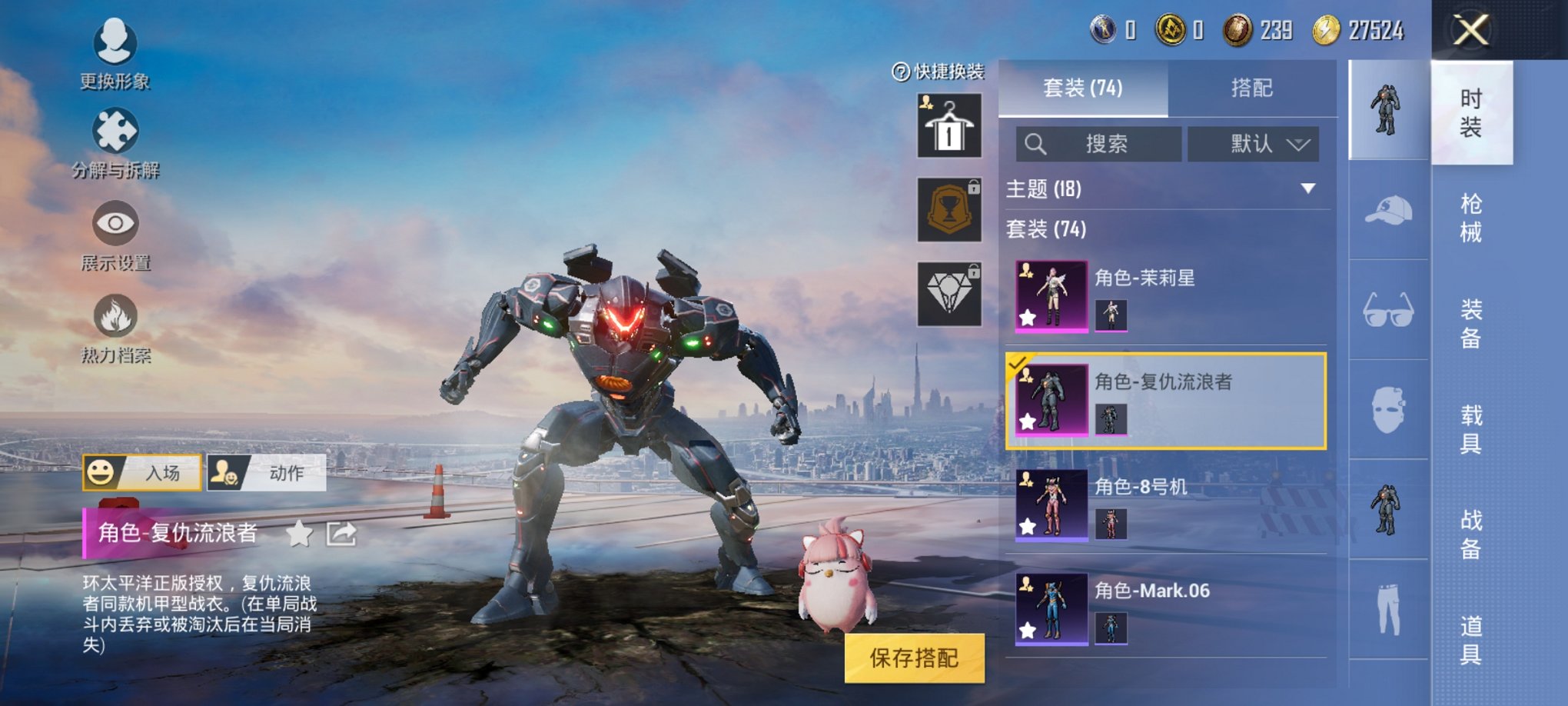
Task: Open 快捷换装 quick outfit slot 1
Action: (x=949, y=126)
